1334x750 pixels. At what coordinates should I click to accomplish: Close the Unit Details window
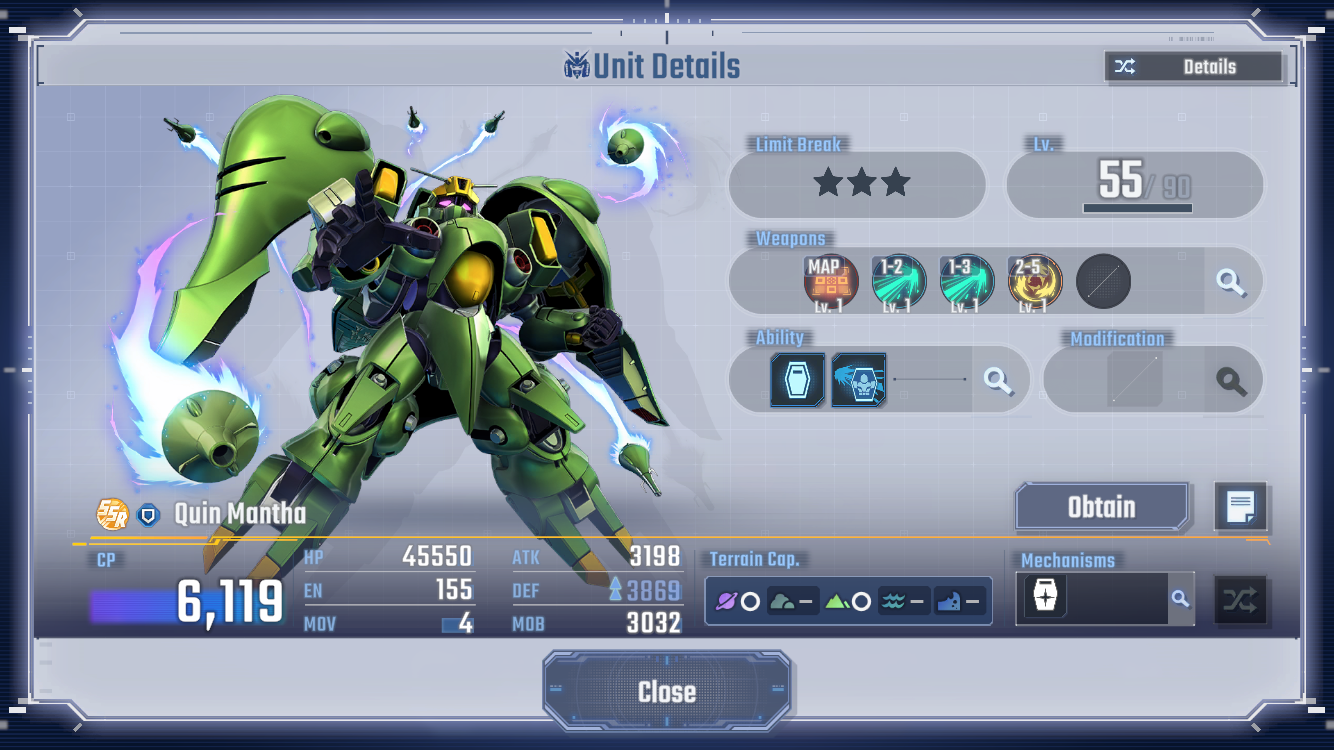coord(666,691)
